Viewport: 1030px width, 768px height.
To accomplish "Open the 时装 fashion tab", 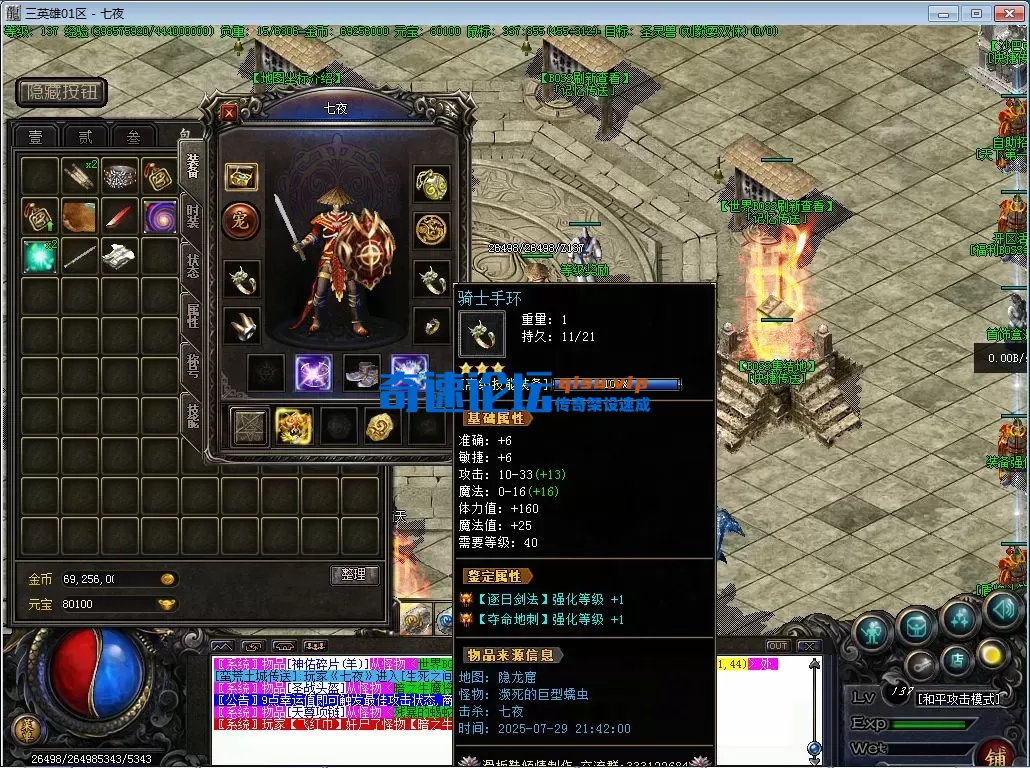I will tap(192, 216).
